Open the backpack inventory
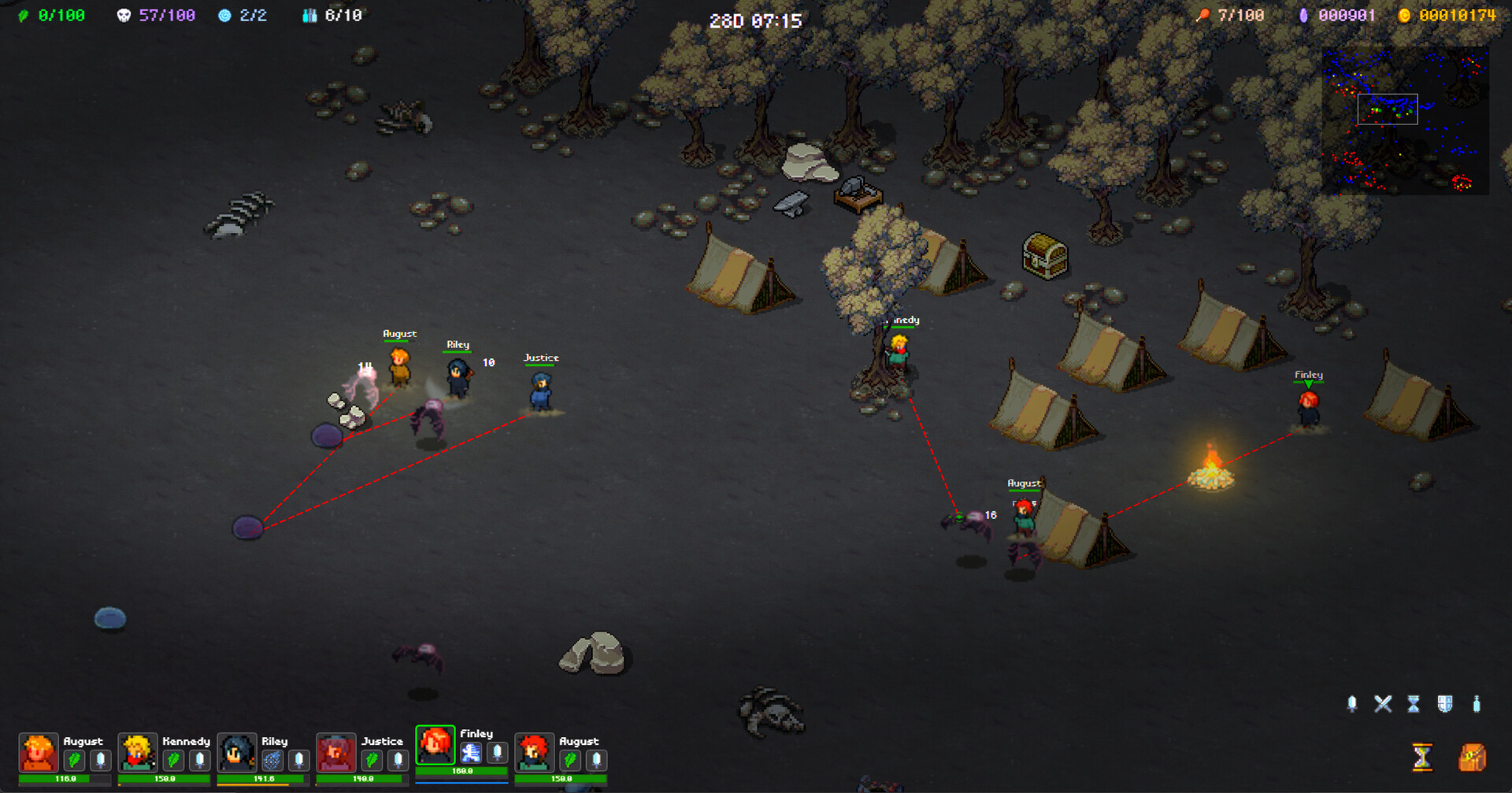 tap(1472, 756)
